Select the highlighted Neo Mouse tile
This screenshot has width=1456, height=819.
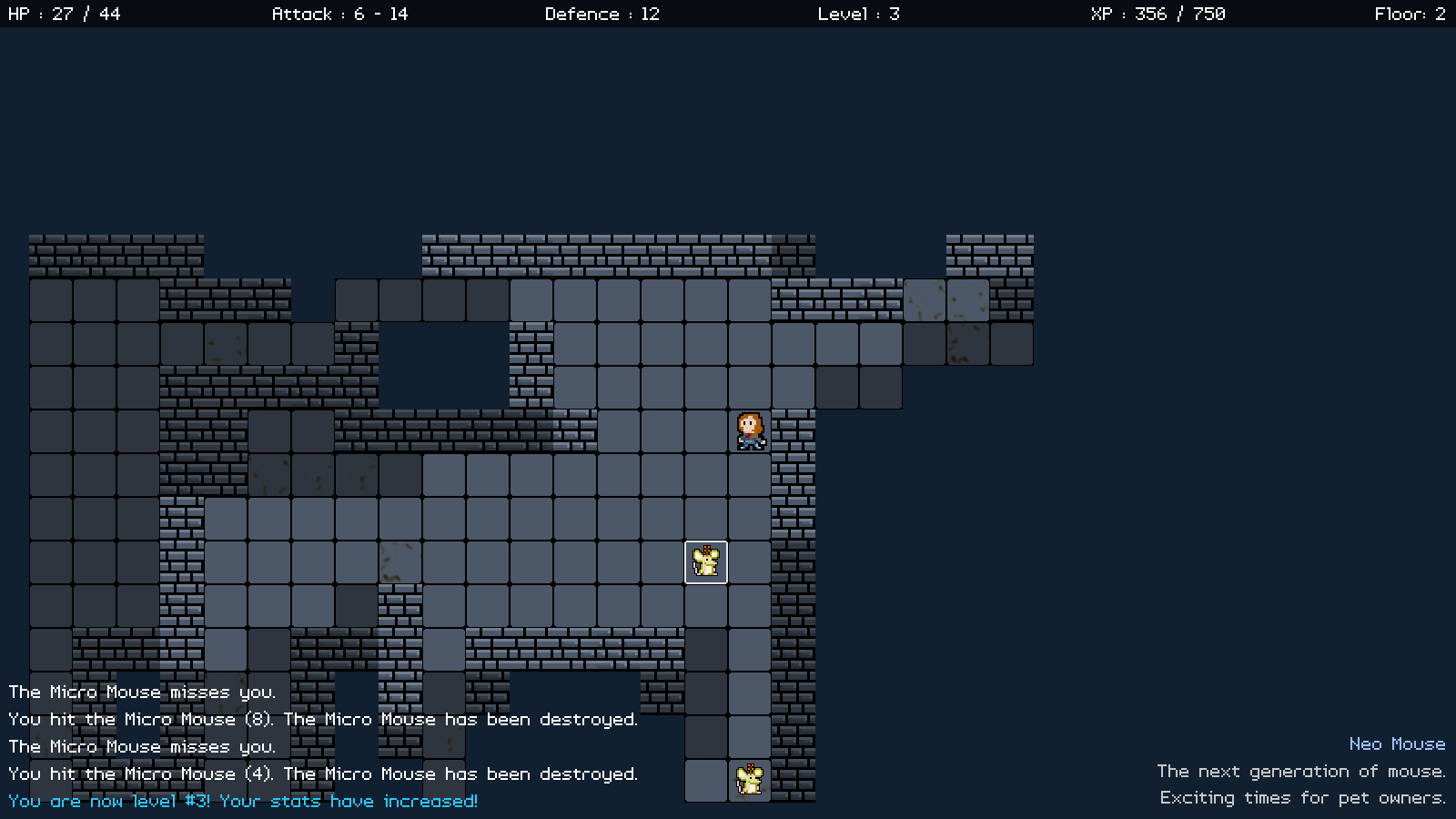706,562
